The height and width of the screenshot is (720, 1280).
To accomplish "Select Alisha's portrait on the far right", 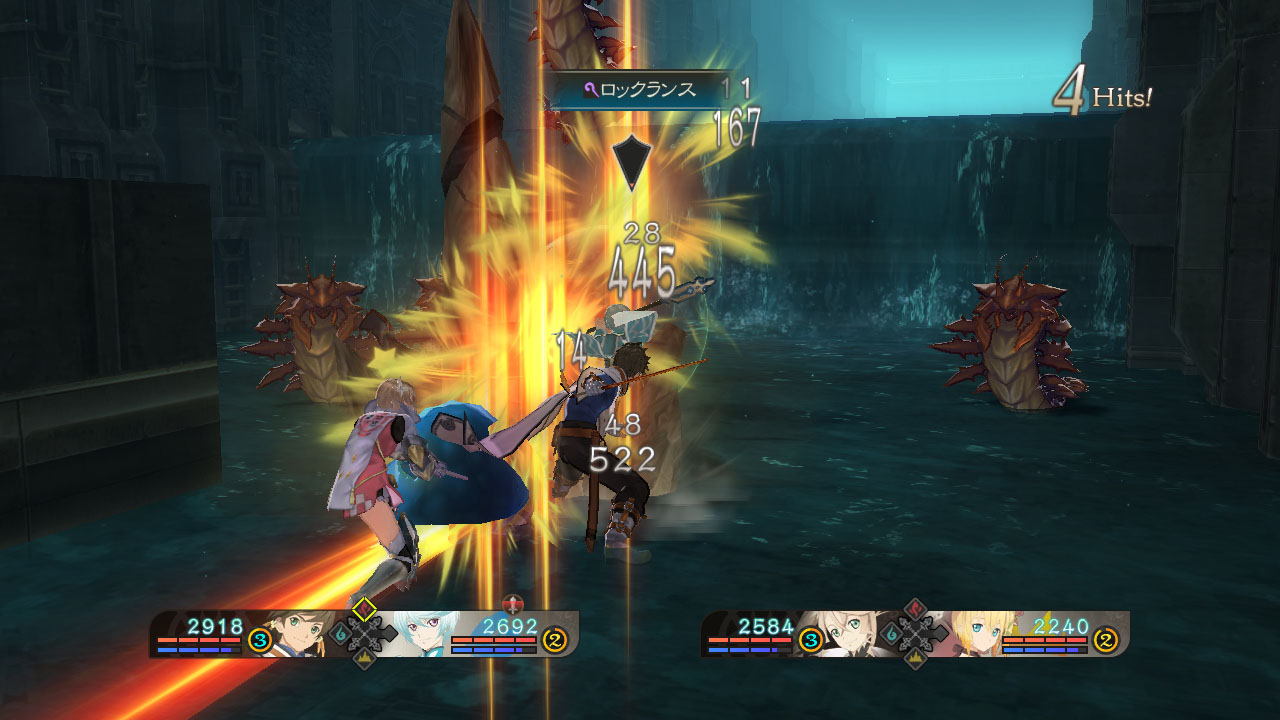I will [x=976, y=634].
